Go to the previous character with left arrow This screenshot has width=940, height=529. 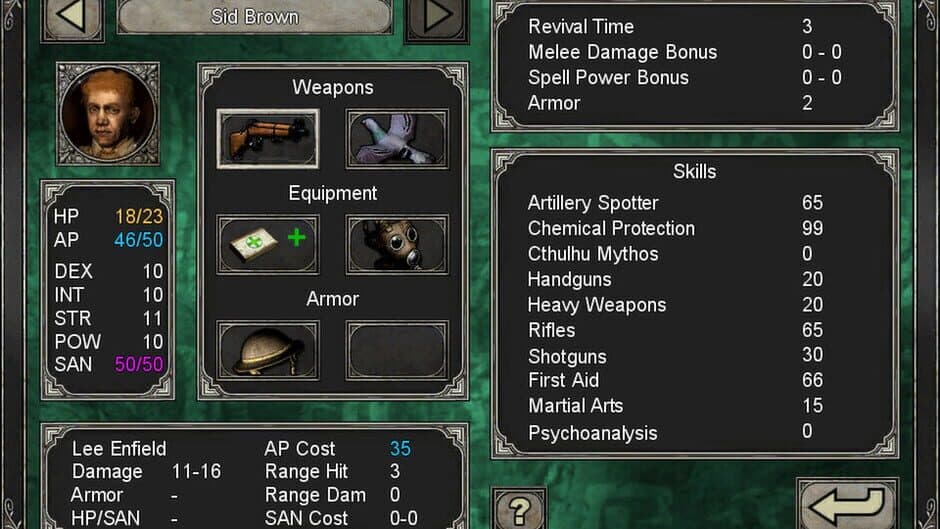(72, 17)
